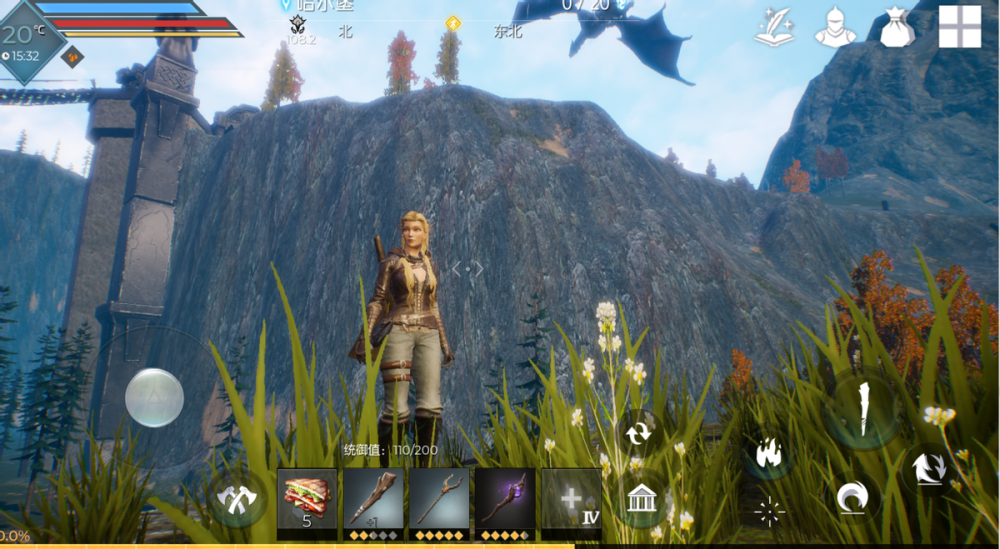Open the columned building menu
1000x549 pixels.
[641, 497]
